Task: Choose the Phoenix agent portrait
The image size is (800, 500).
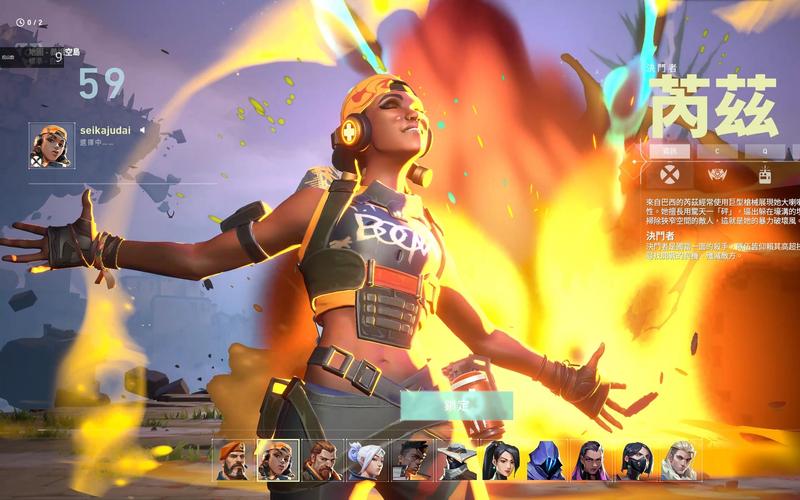Action: (410, 460)
